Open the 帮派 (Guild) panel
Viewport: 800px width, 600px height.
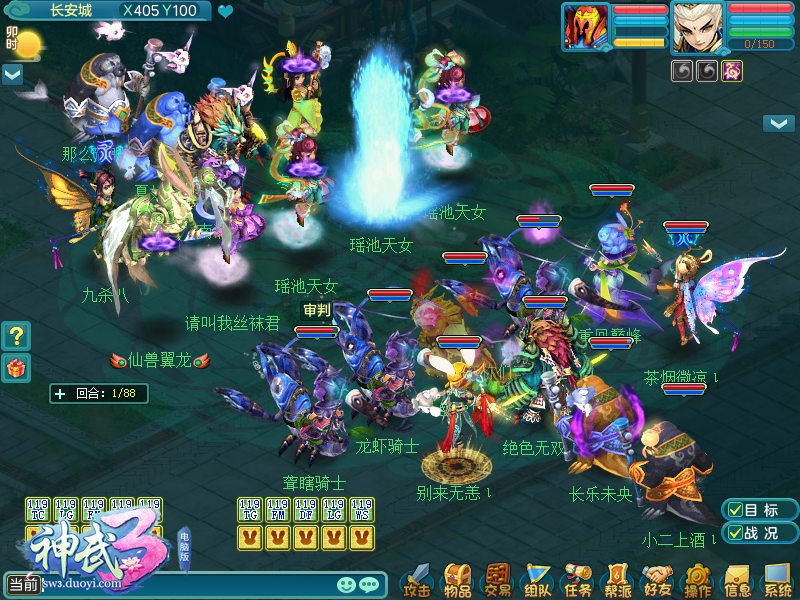[x=618, y=579]
